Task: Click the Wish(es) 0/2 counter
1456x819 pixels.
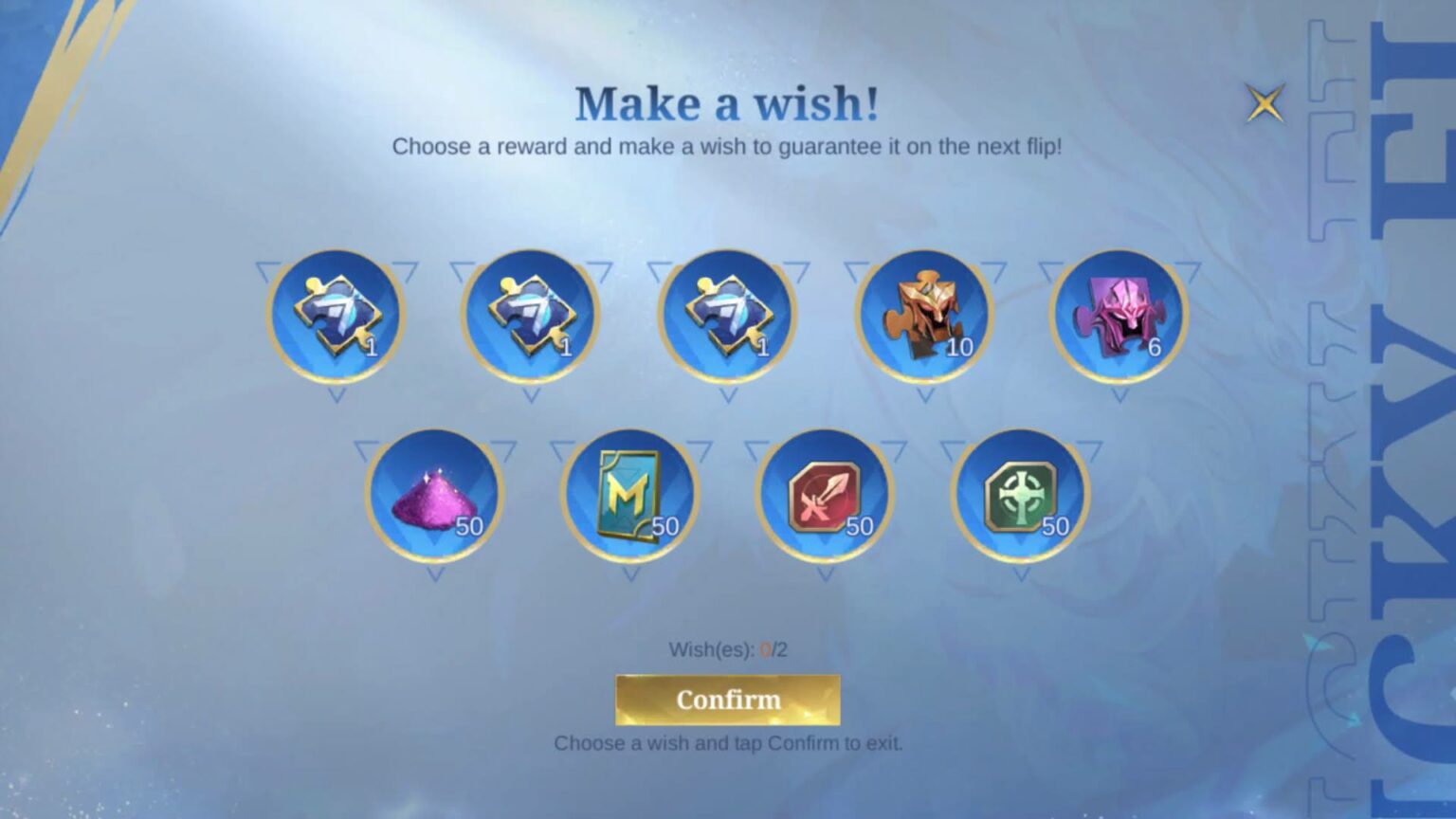Action: click(727, 648)
